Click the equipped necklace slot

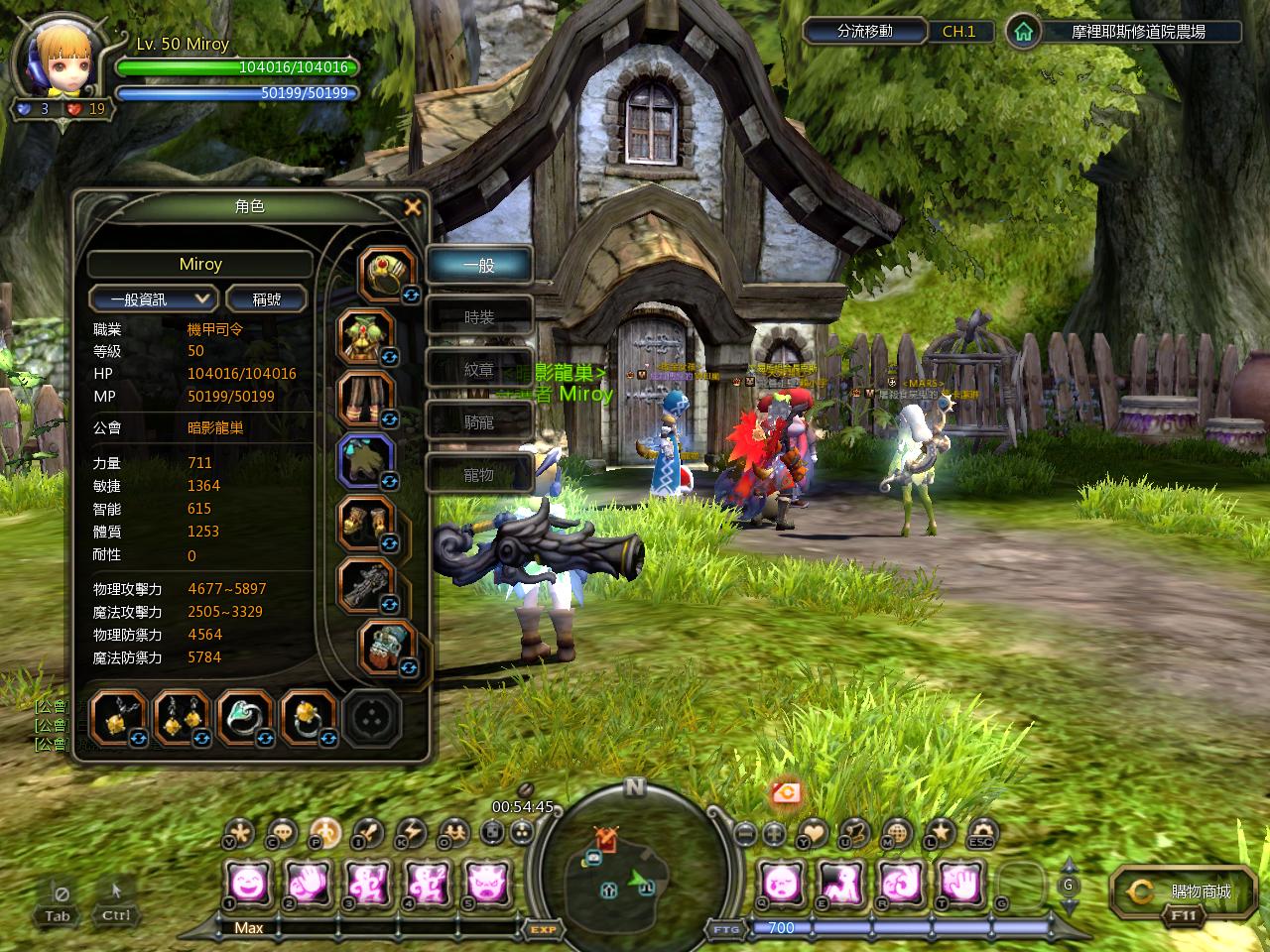tap(119, 716)
